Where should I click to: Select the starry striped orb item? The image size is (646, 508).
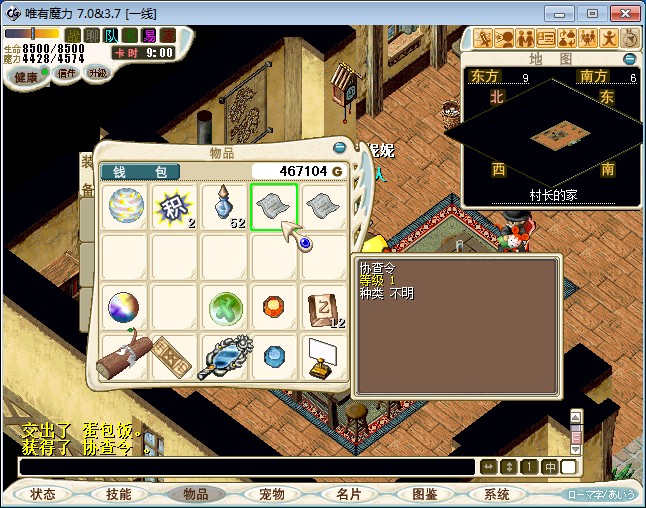(127, 206)
